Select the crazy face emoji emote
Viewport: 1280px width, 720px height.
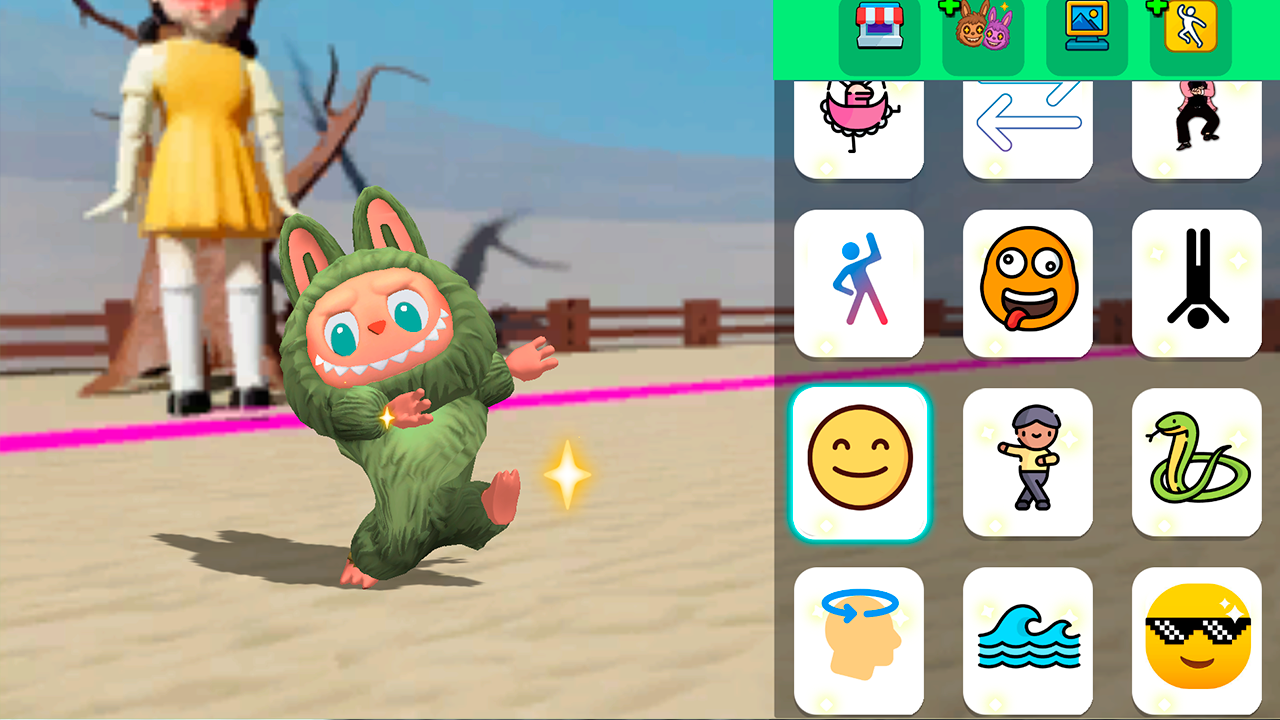[x=1027, y=283]
